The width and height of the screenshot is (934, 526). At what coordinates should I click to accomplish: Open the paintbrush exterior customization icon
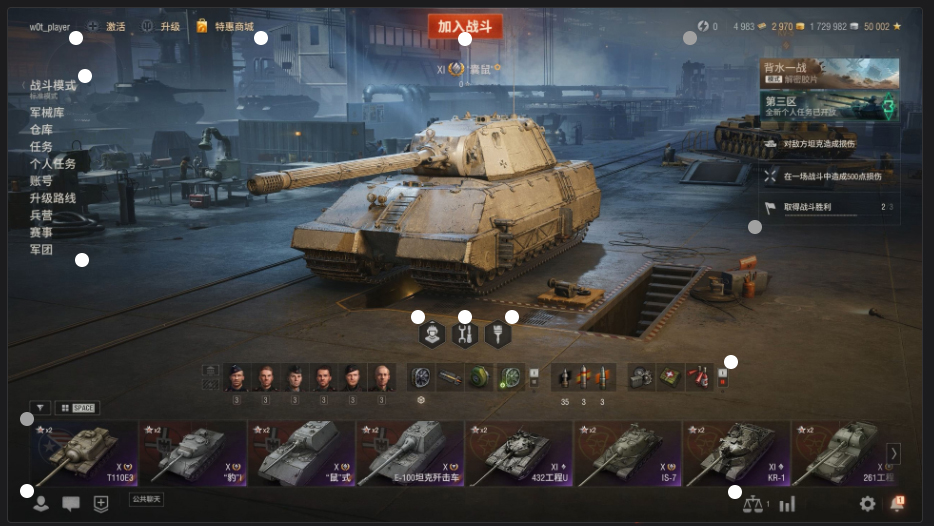(498, 335)
